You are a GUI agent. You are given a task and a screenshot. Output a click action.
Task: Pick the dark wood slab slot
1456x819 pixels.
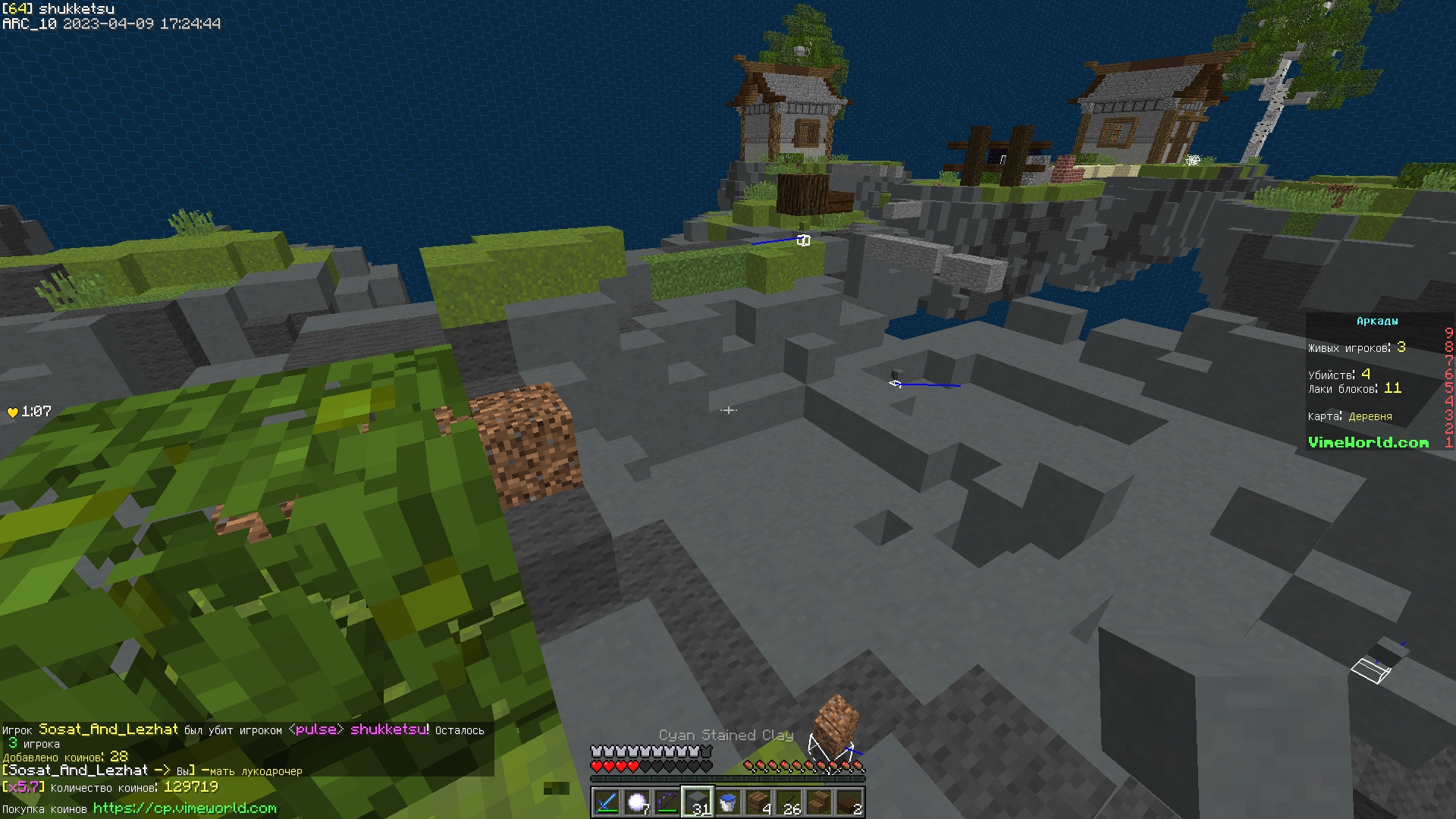click(x=849, y=802)
